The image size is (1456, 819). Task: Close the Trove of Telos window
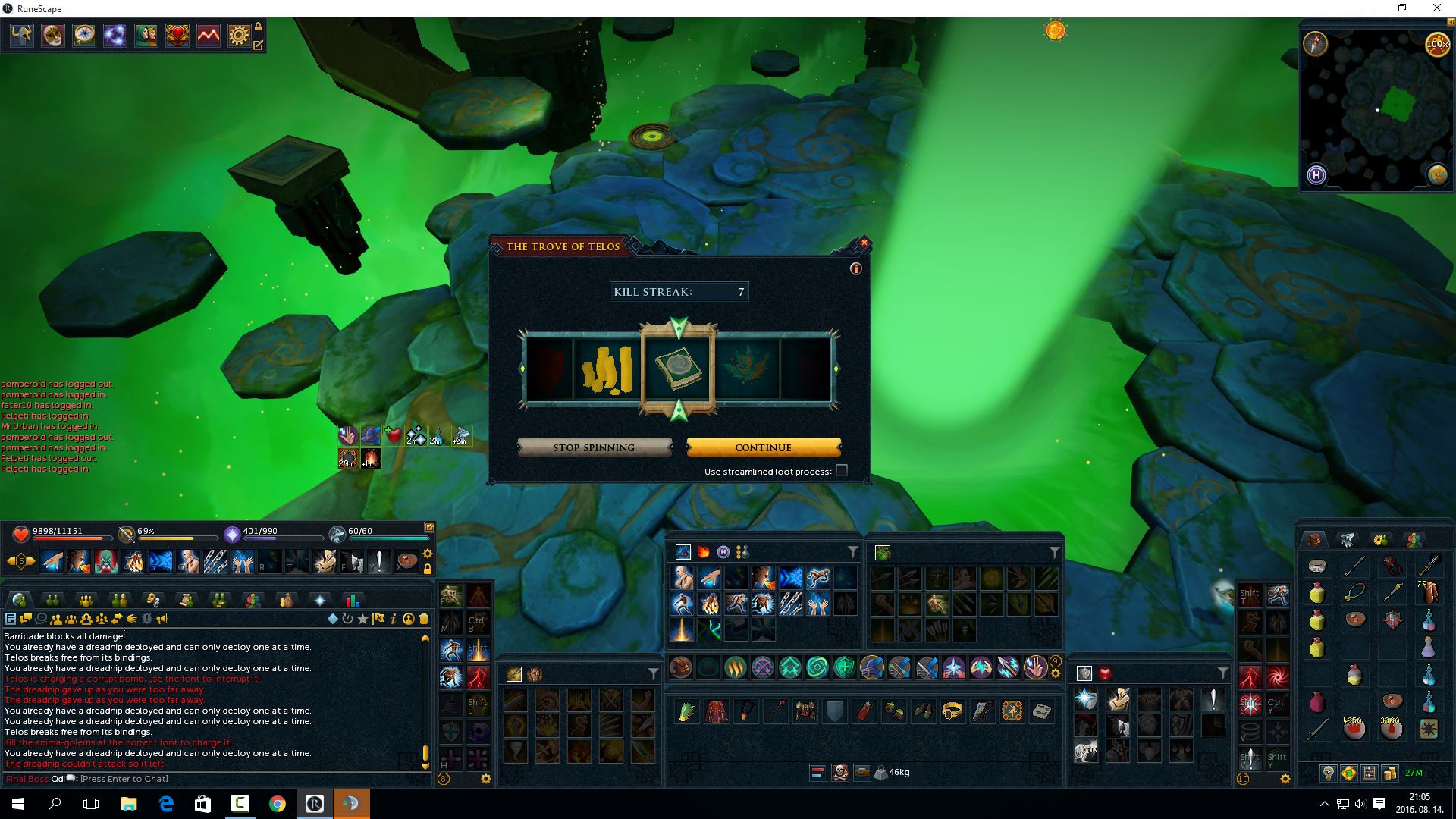coord(864,243)
